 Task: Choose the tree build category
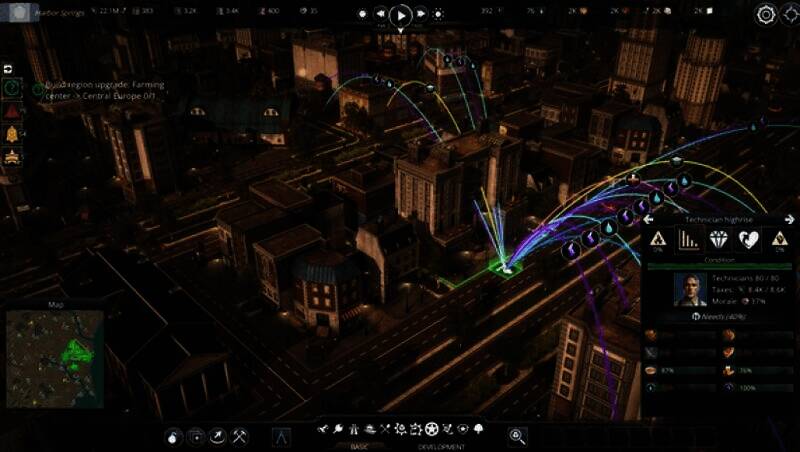(479, 429)
